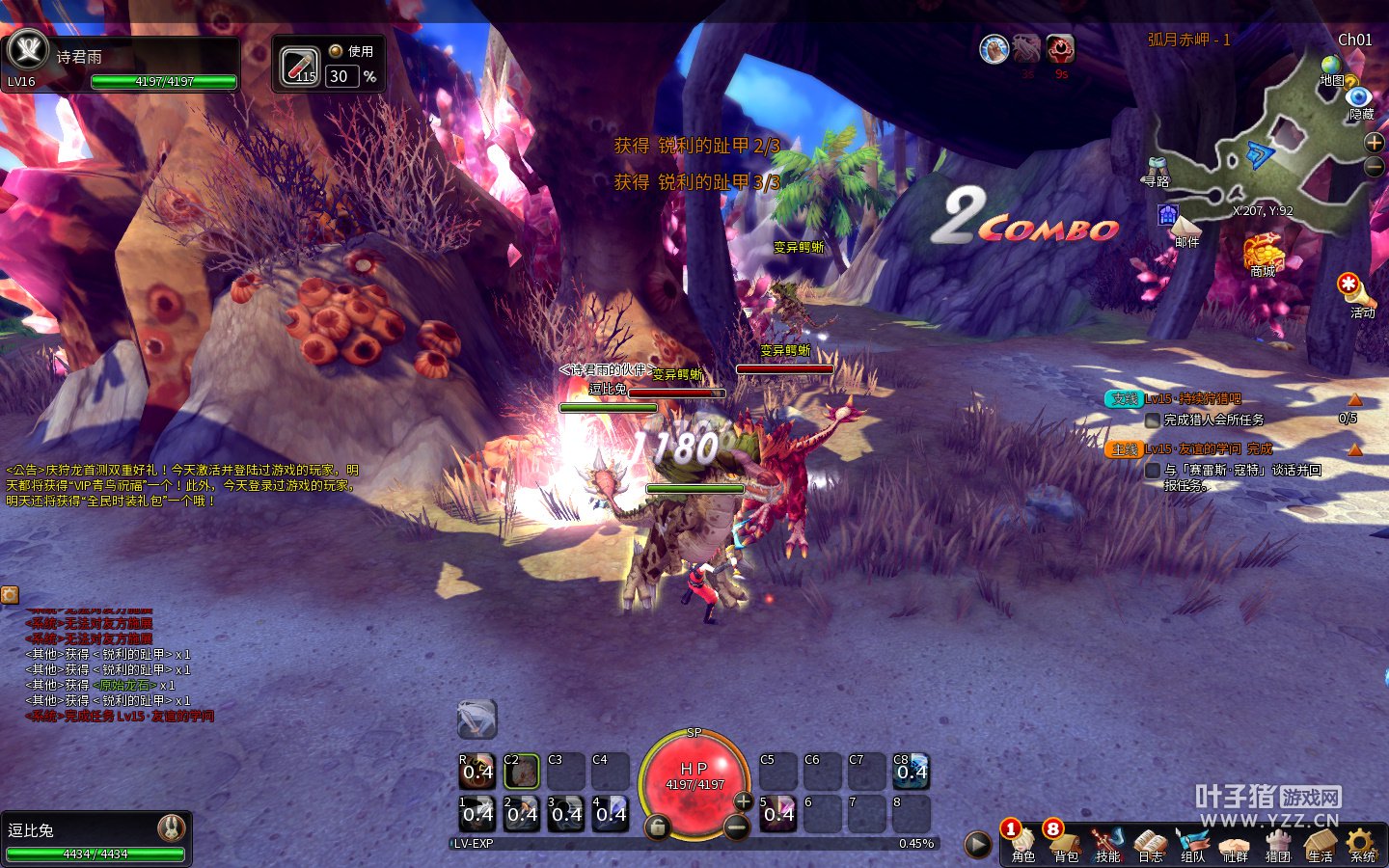1389x868 pixels.
Task: Open the 商城 shop treasure chest
Action: click(1263, 253)
